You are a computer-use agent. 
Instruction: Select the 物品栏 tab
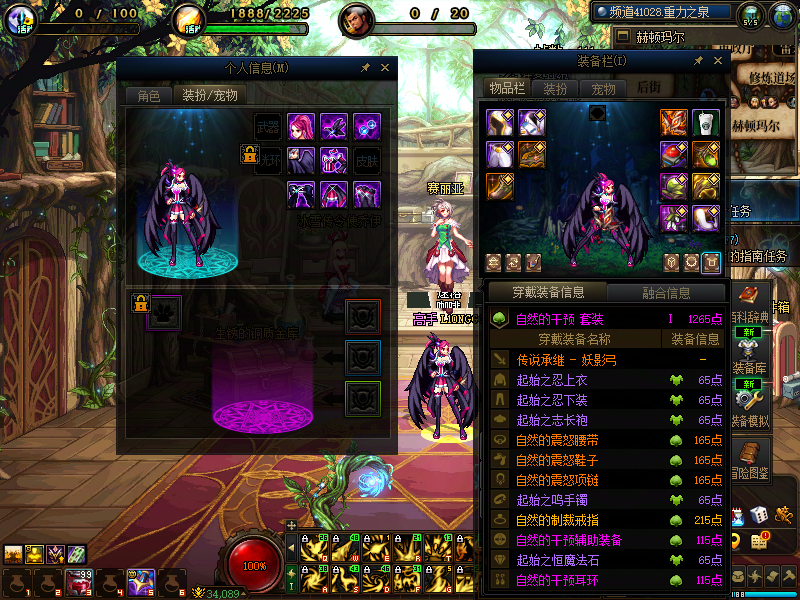coord(507,88)
